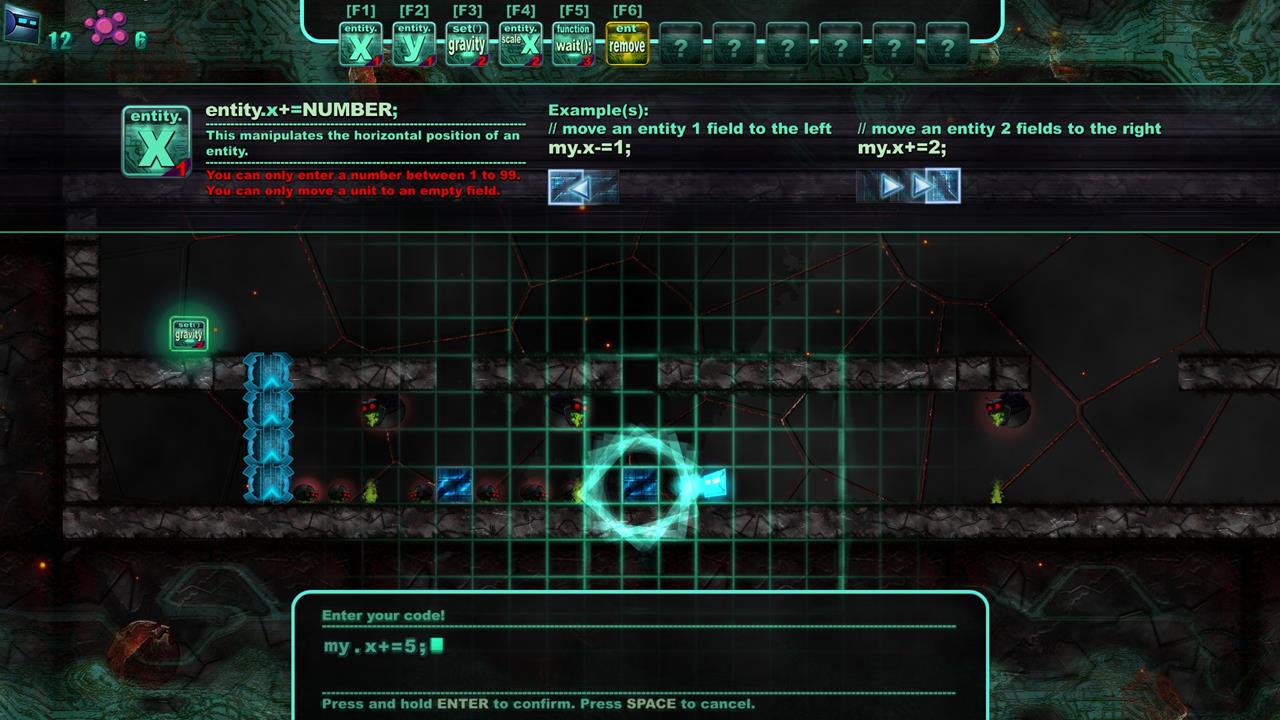The image size is (1280, 720).
Task: Click the single arrow tile under my.x-=1 example
Action: [580, 185]
